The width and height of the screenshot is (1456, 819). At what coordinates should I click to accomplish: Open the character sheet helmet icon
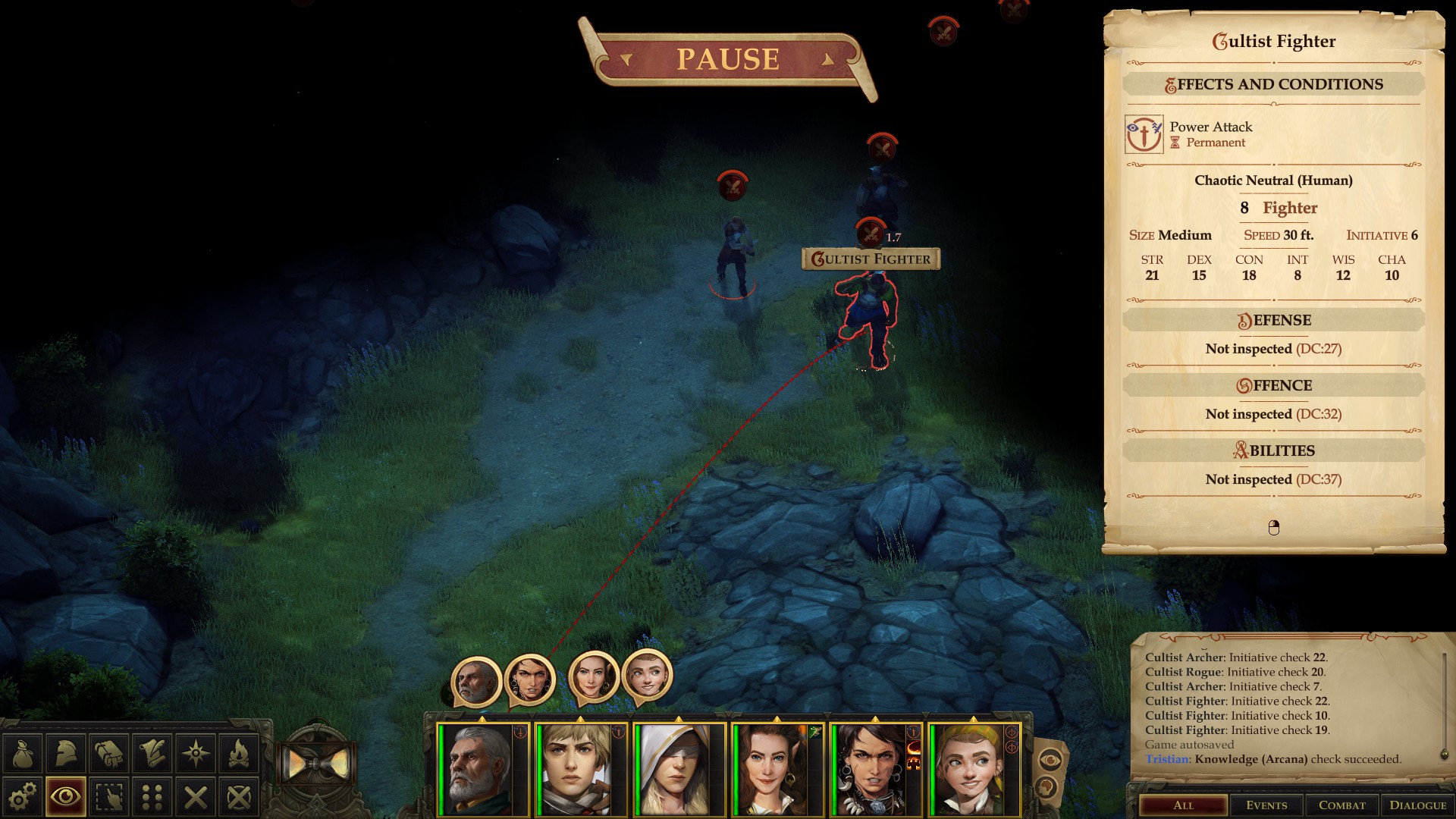pyautogui.click(x=65, y=755)
